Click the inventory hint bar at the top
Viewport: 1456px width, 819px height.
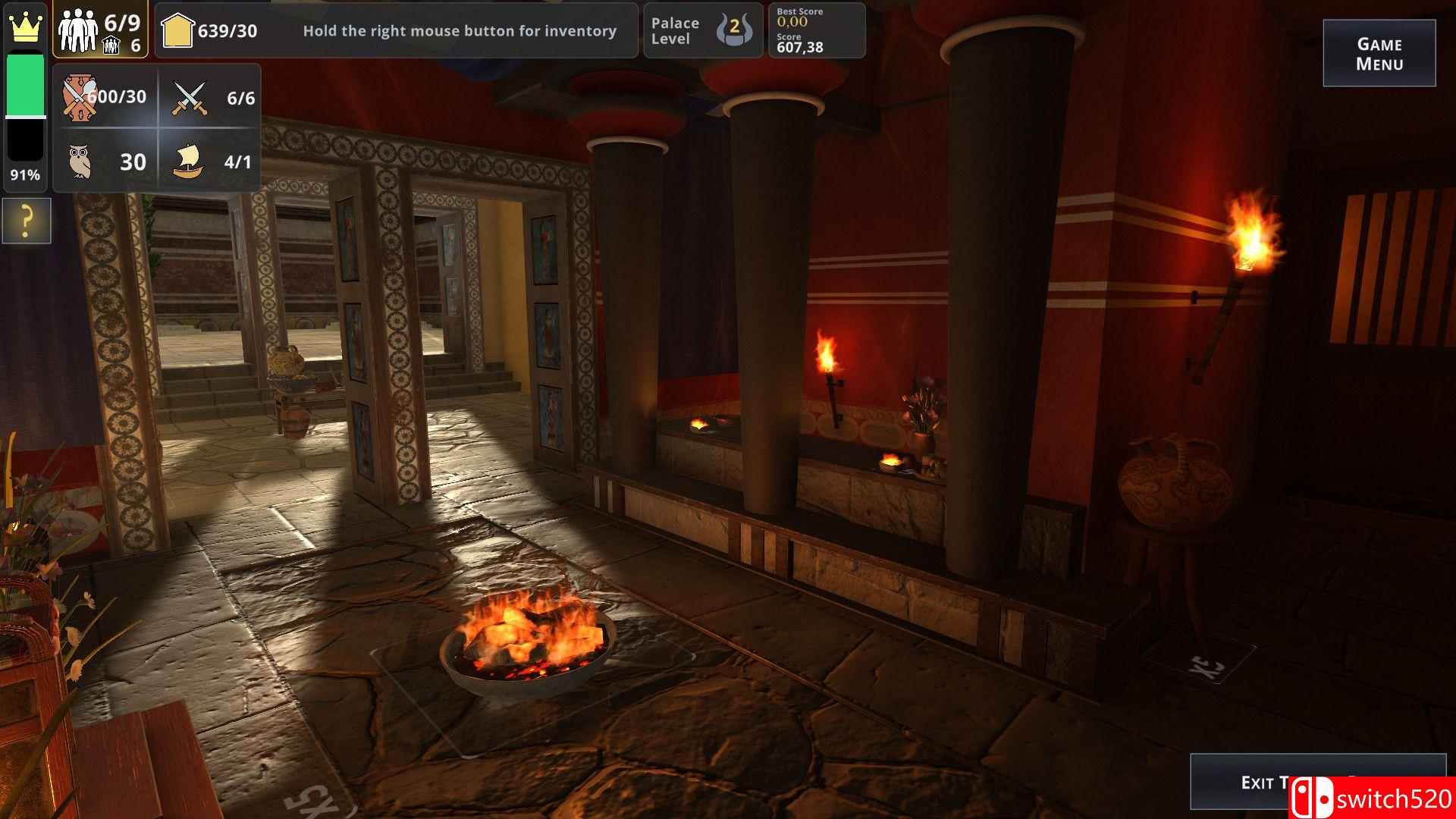[460, 31]
